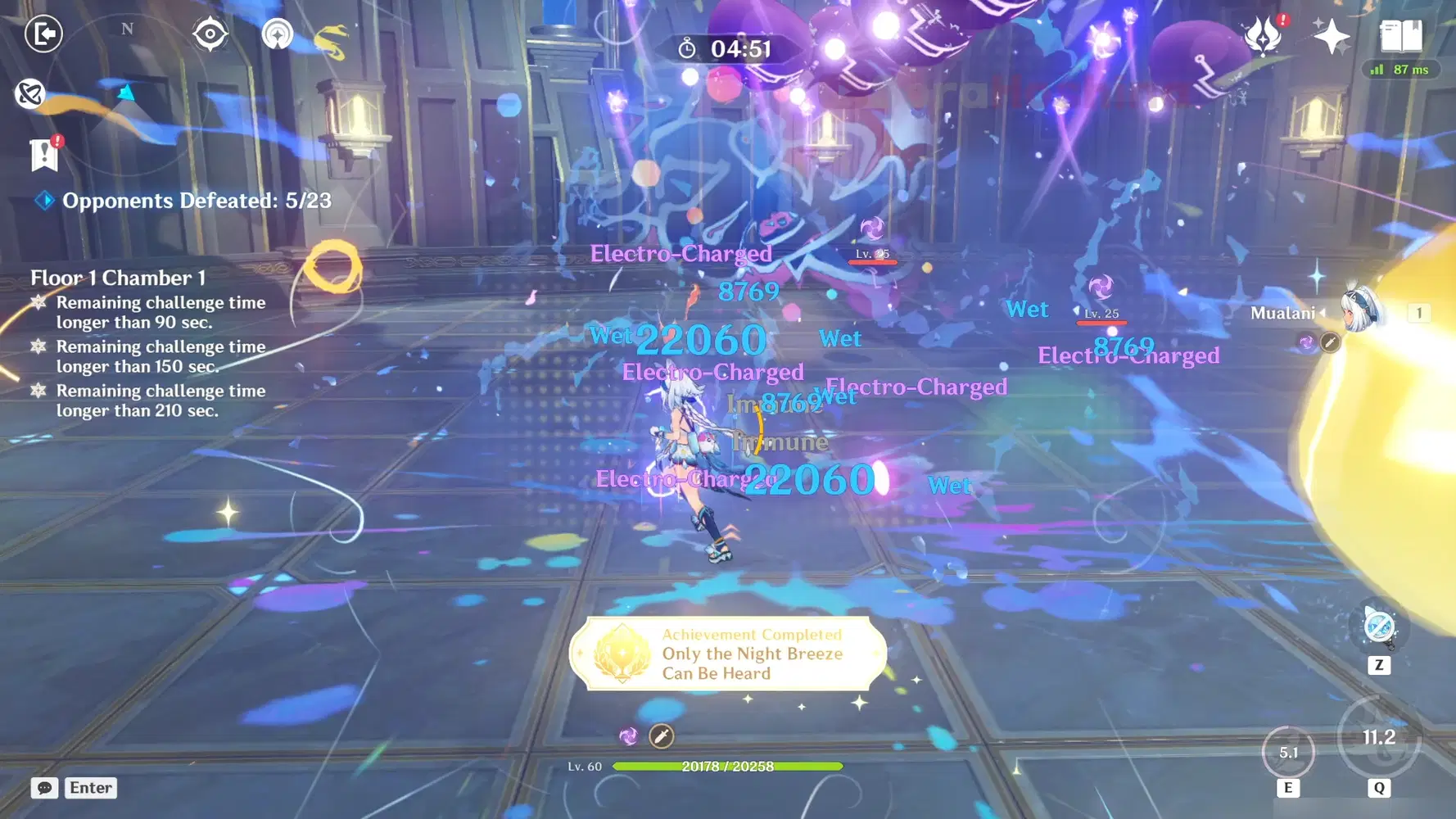Open the tutorial book icon
This screenshot has width=1456, height=819.
[1398, 36]
